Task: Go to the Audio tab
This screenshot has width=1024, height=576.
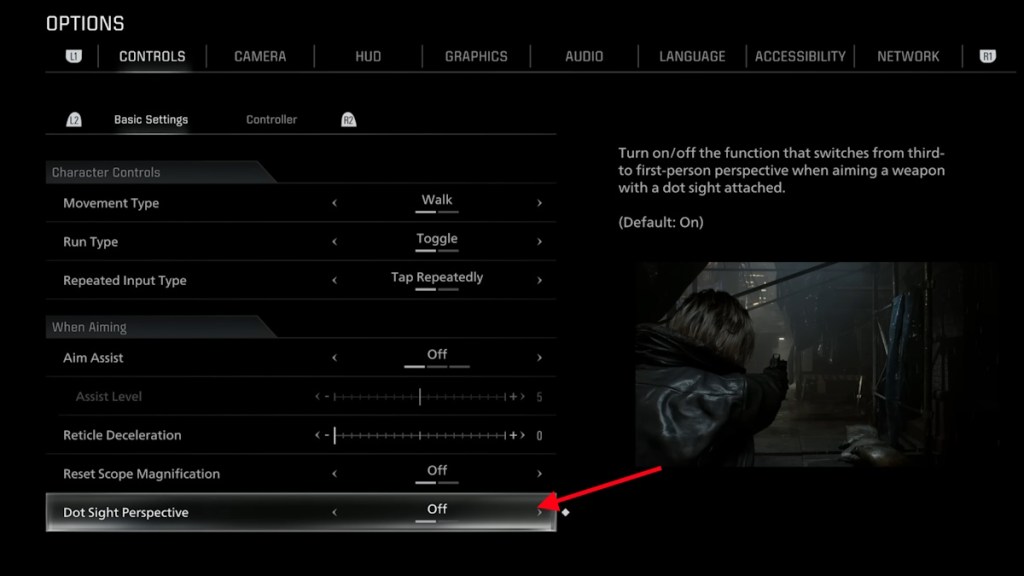Action: [x=584, y=56]
